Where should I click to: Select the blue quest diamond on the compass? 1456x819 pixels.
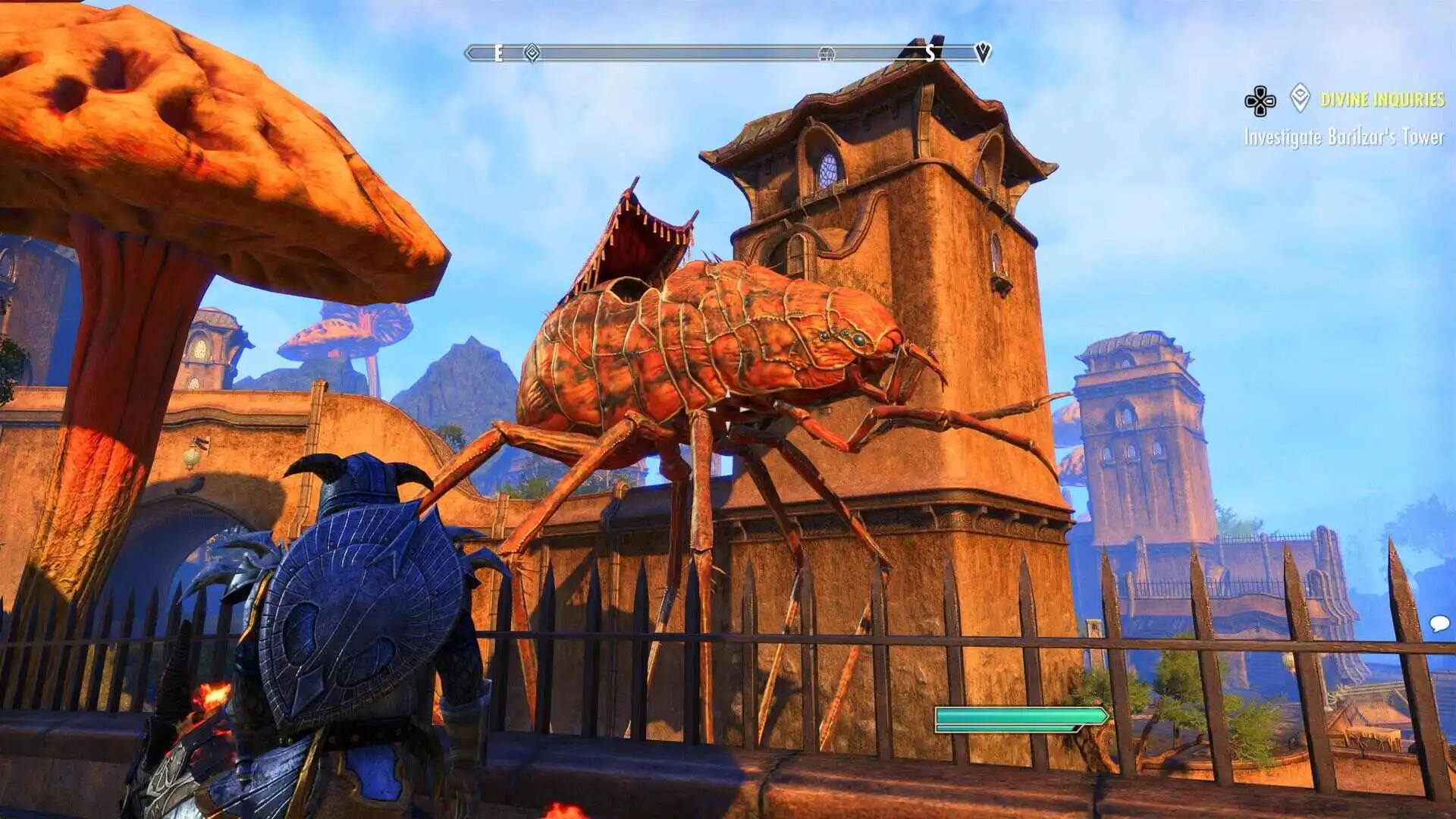(x=531, y=53)
